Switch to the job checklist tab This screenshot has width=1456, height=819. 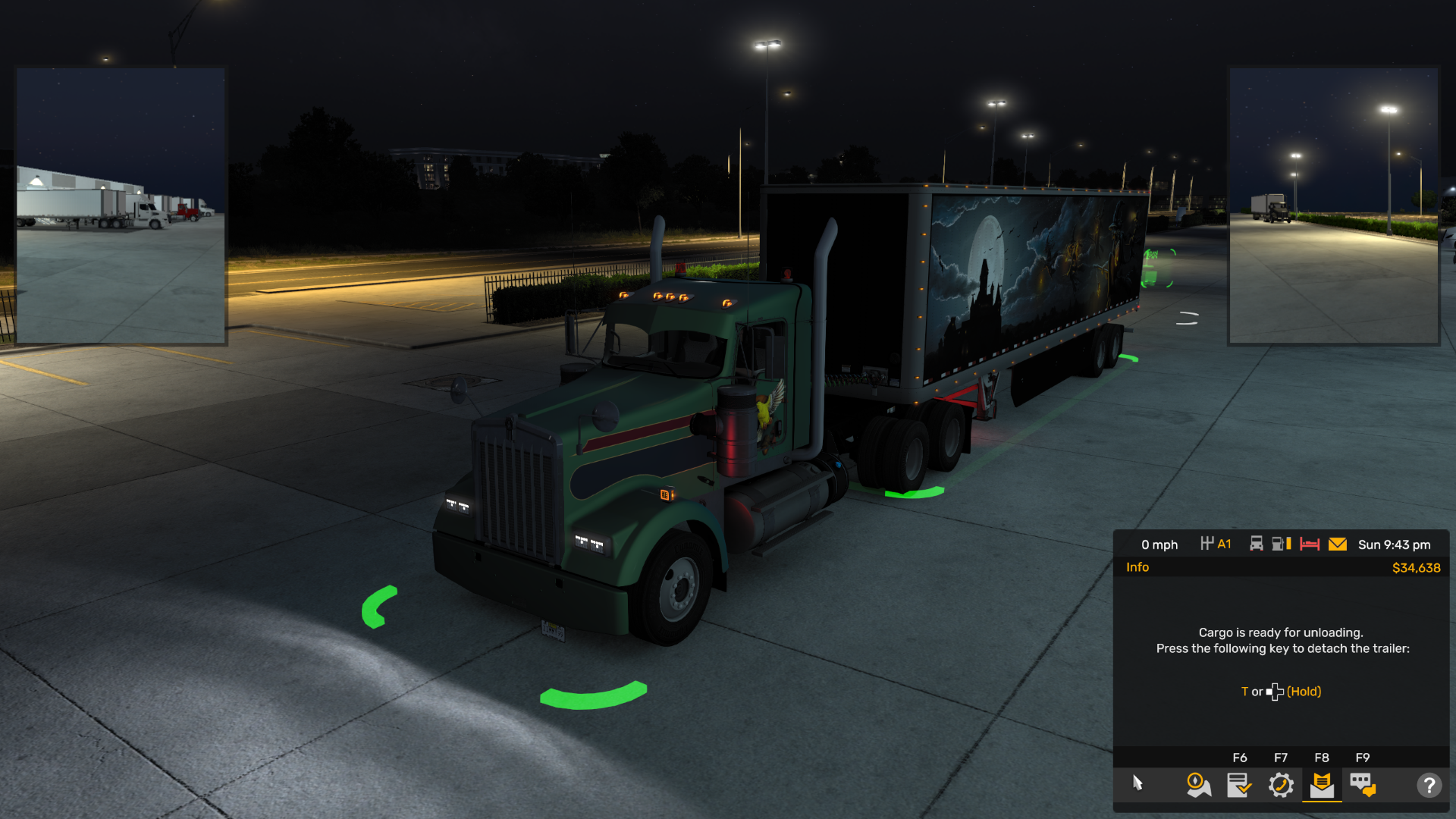[1239, 785]
